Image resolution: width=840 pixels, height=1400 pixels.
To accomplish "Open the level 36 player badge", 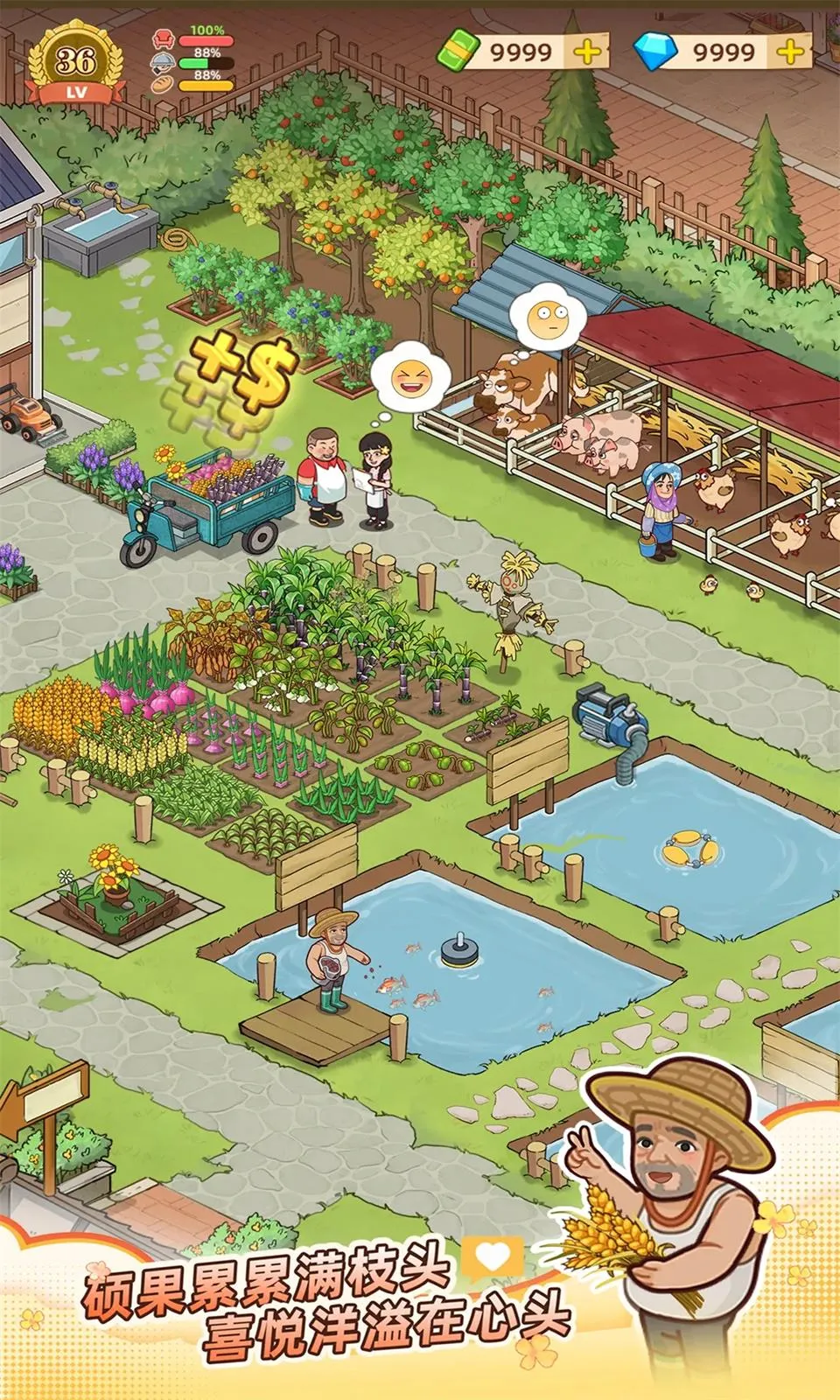I will (74, 65).
